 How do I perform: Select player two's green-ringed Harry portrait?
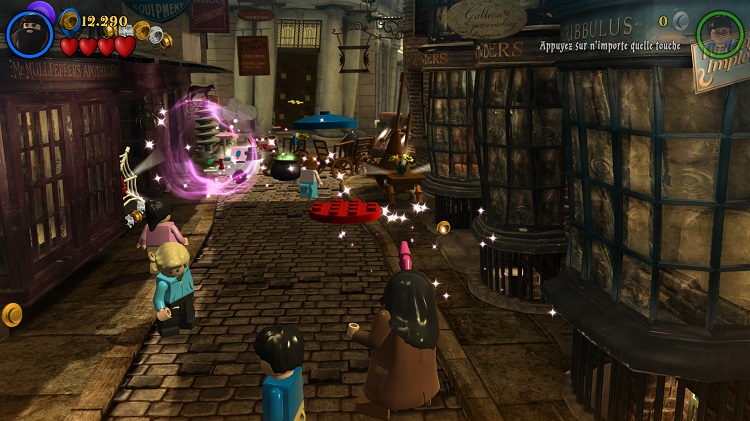pos(720,34)
